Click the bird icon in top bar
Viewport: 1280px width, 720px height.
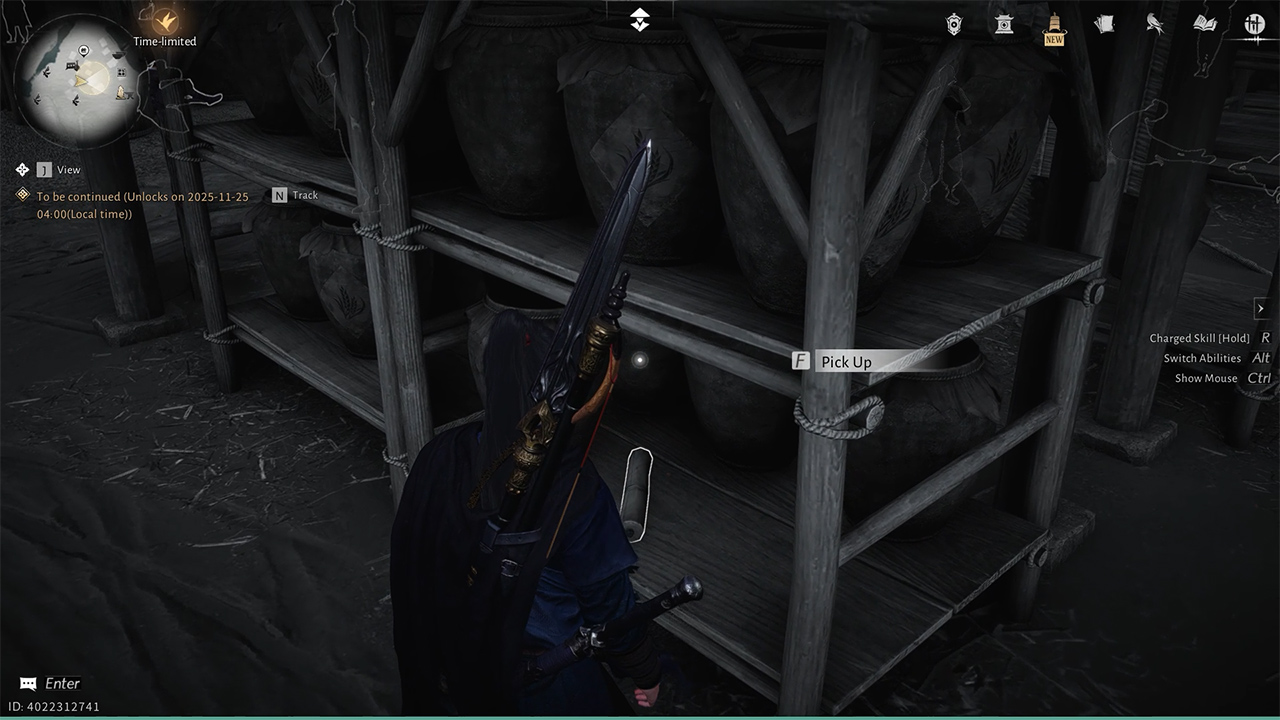coord(1154,24)
